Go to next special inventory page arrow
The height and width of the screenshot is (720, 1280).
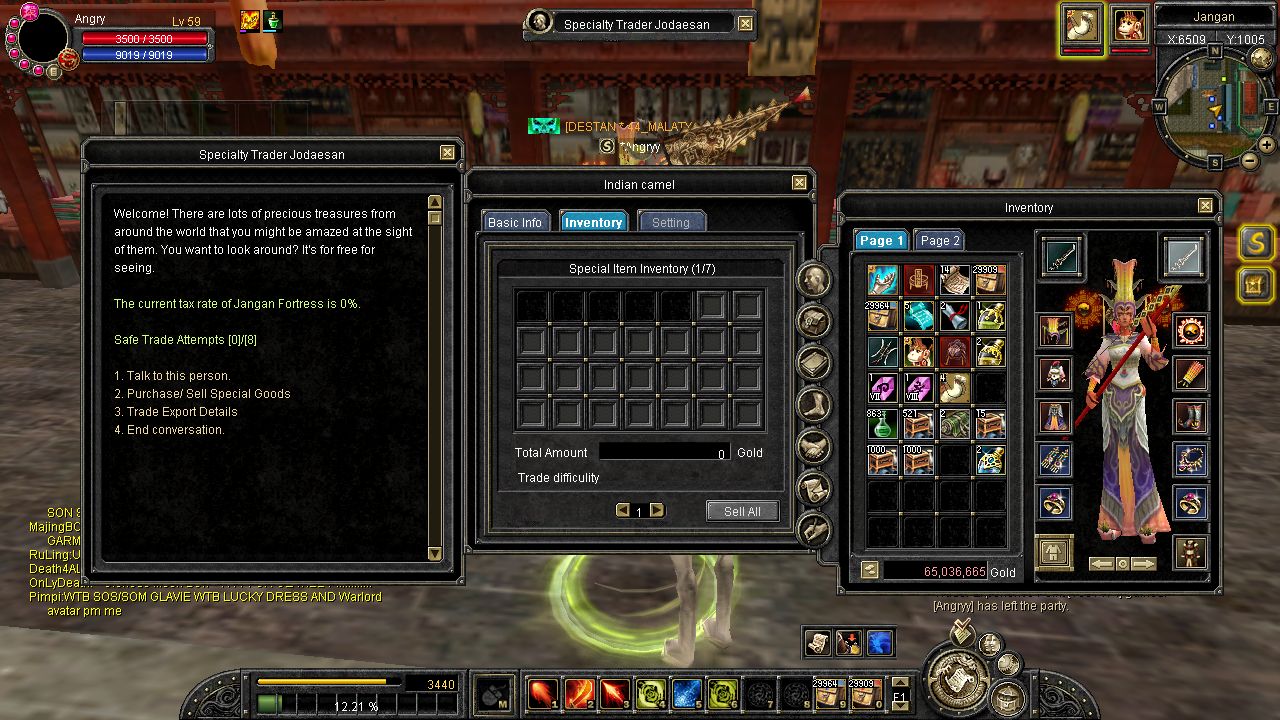(657, 510)
